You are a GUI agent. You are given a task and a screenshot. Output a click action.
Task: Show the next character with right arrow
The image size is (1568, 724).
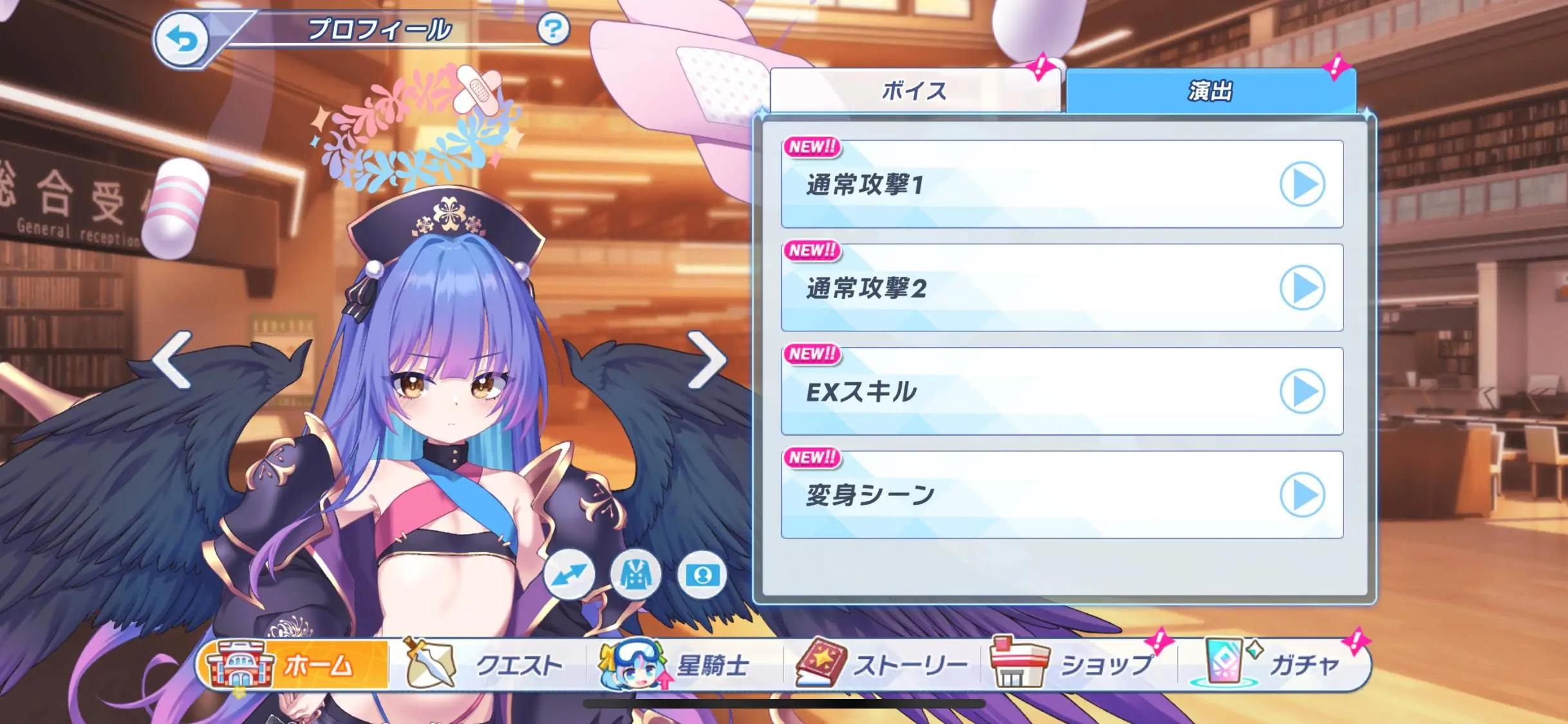pyautogui.click(x=706, y=360)
